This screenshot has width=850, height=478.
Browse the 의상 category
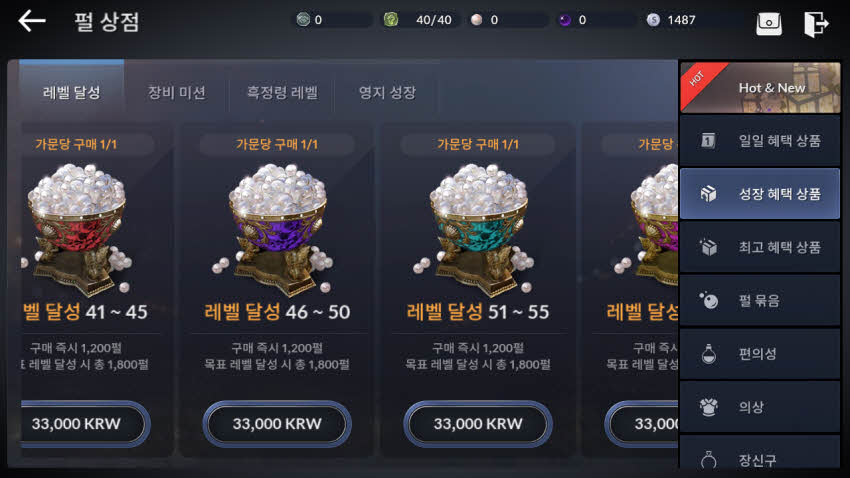(760, 407)
